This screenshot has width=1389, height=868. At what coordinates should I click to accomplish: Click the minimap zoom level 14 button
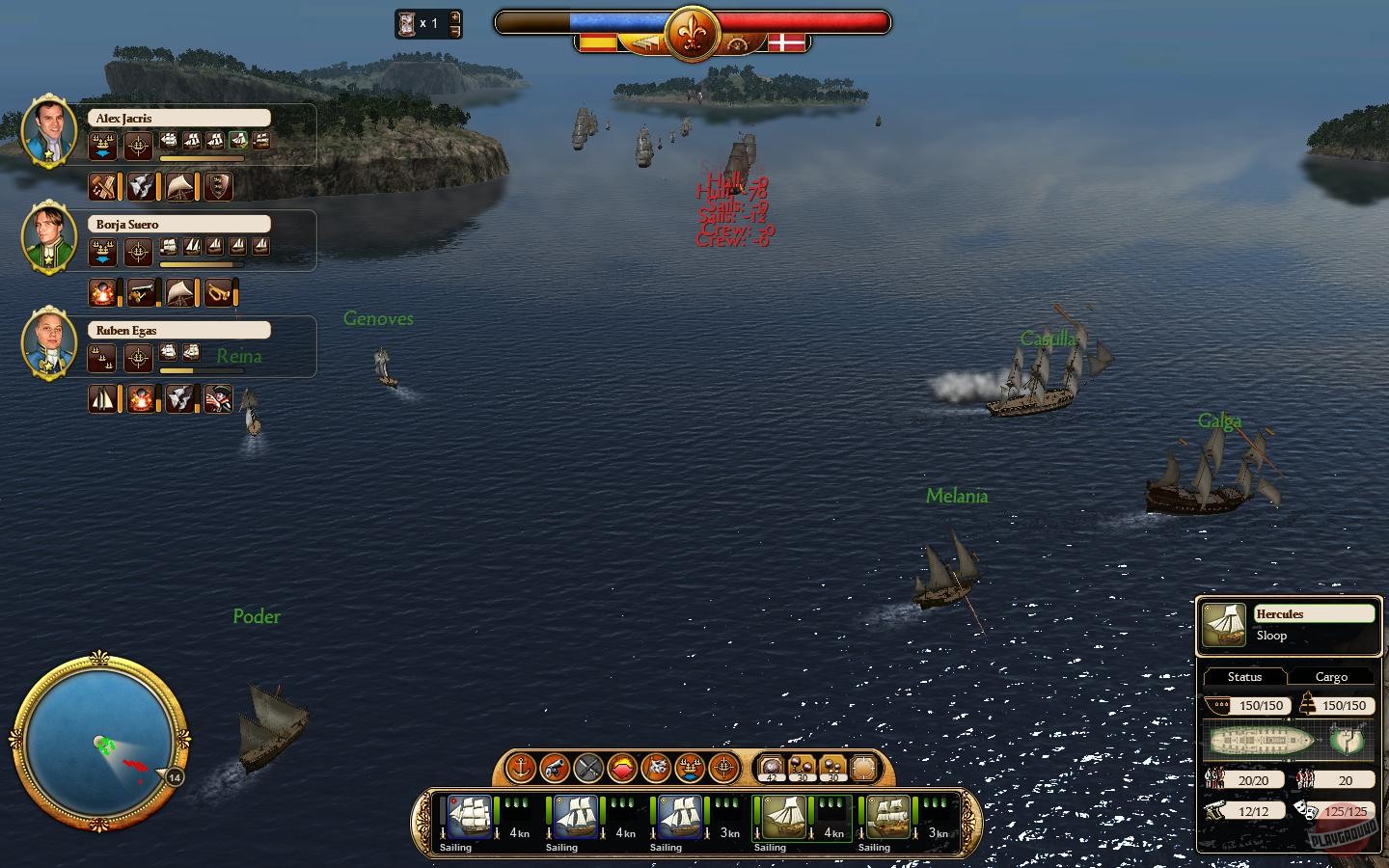coord(174,777)
